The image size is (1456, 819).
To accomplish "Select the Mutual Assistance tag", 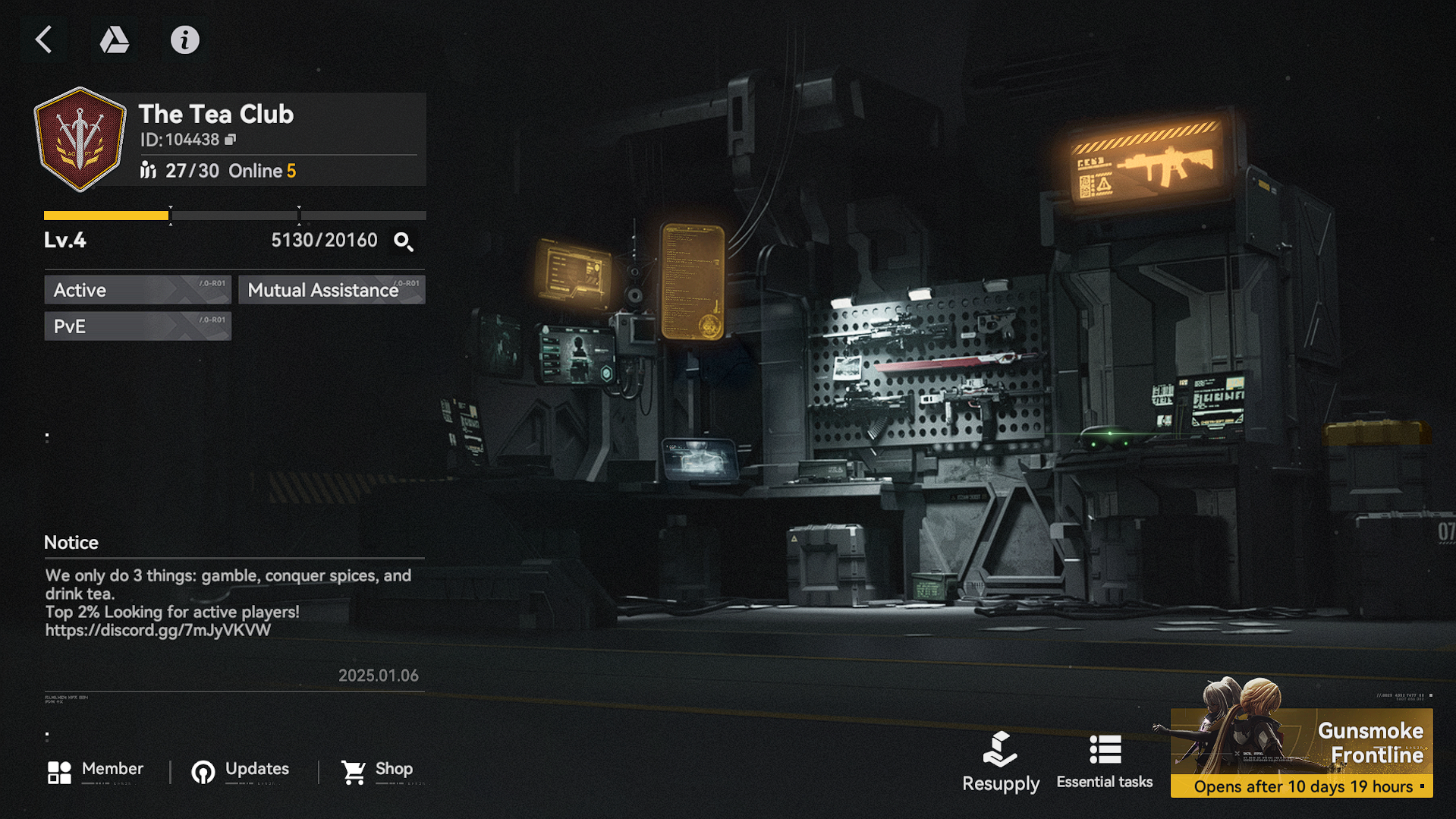I will coord(332,290).
